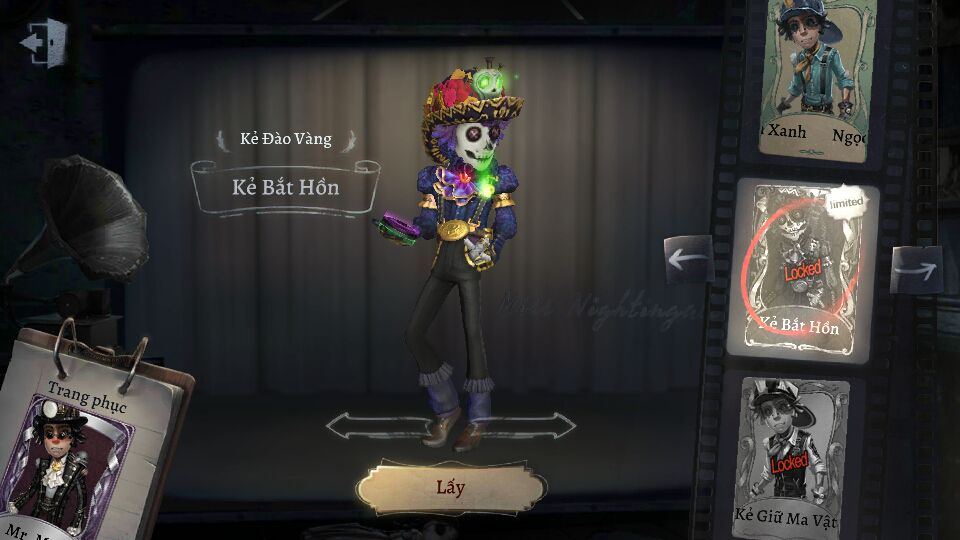The width and height of the screenshot is (960, 540).
Task: Exit via the door icon
Action: [x=44, y=43]
